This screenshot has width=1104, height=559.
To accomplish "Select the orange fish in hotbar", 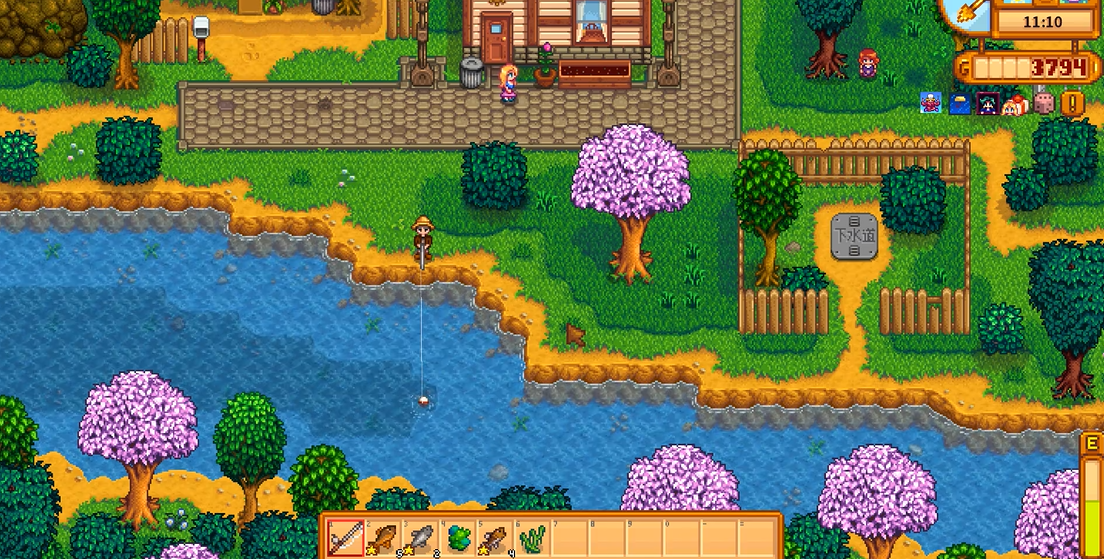I will coord(384,537).
